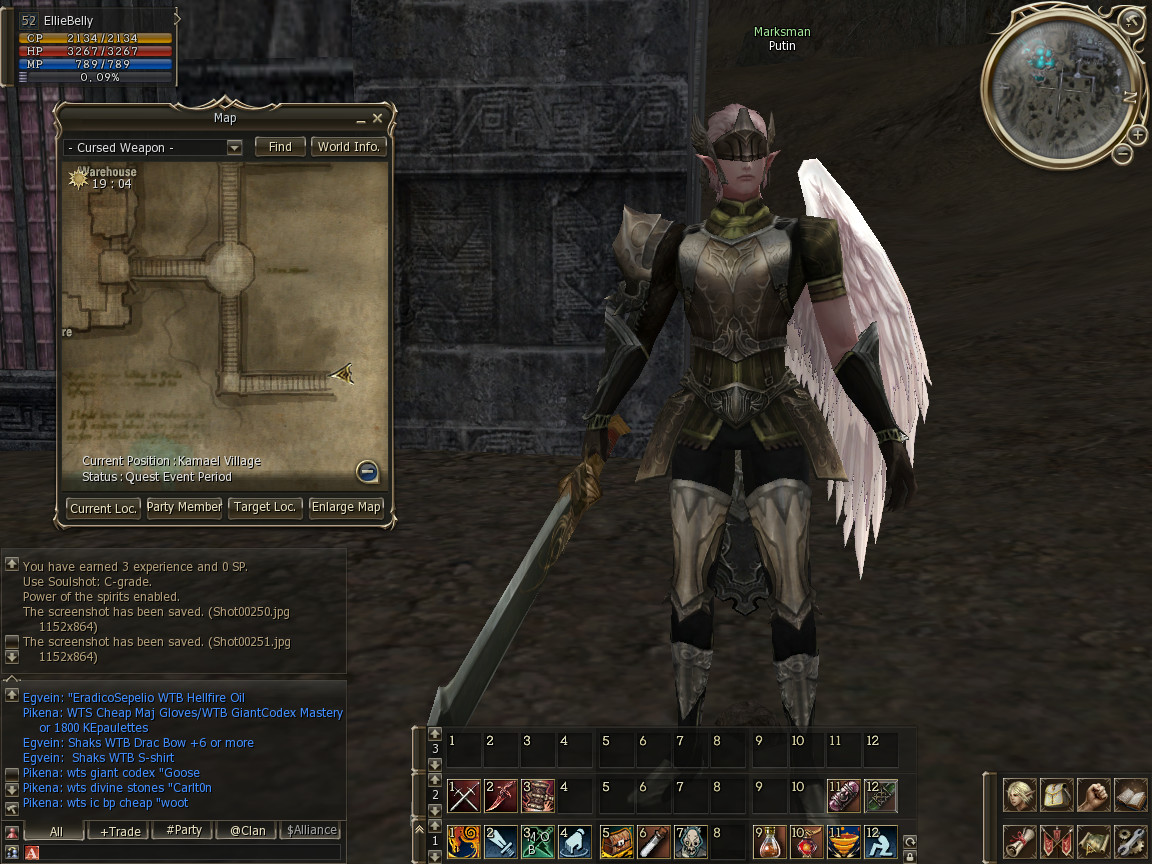Screen dimensions: 1152x864
Task: Open the Cursed Weapon dropdown
Action: [234, 148]
